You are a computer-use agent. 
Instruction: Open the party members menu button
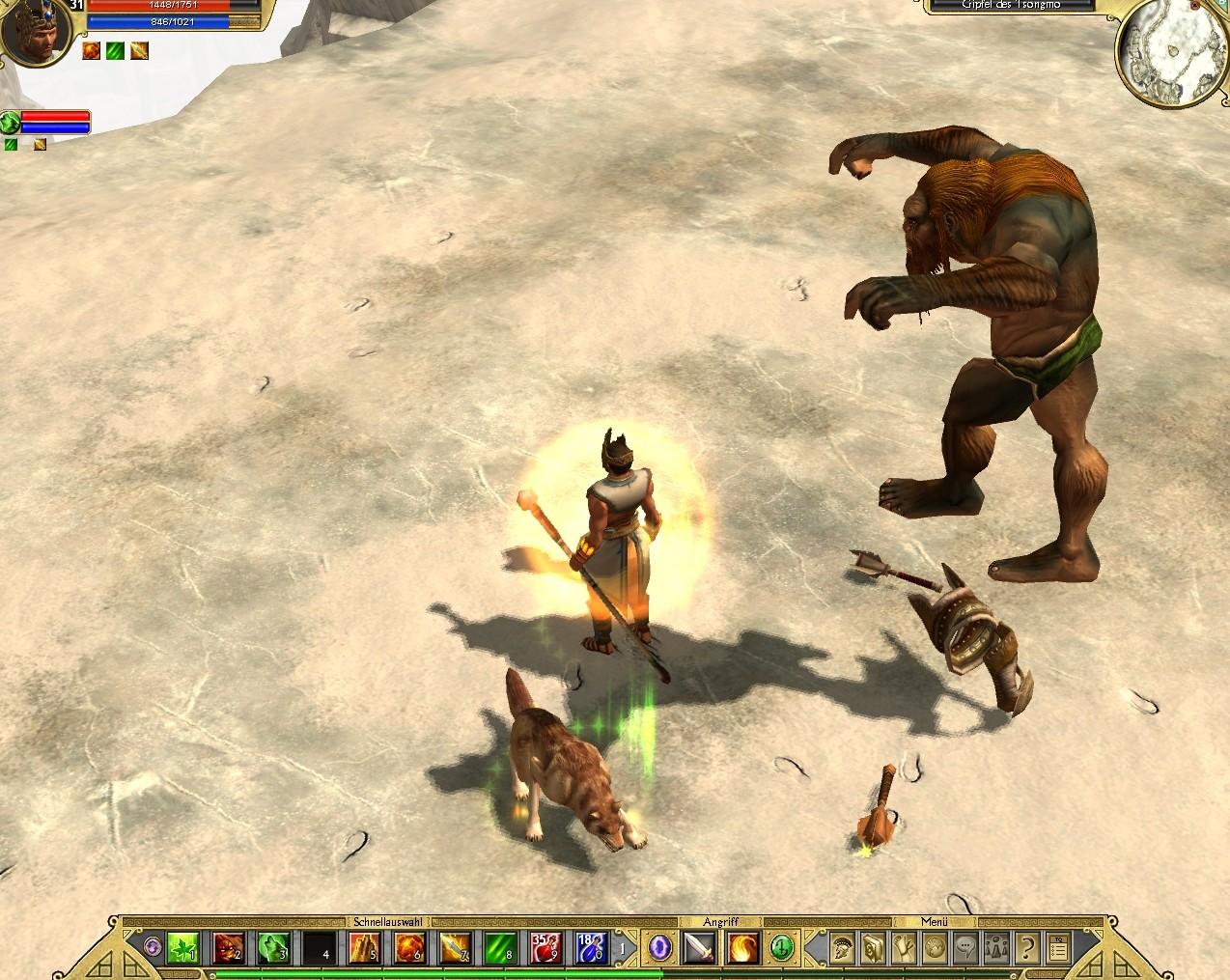[995, 948]
